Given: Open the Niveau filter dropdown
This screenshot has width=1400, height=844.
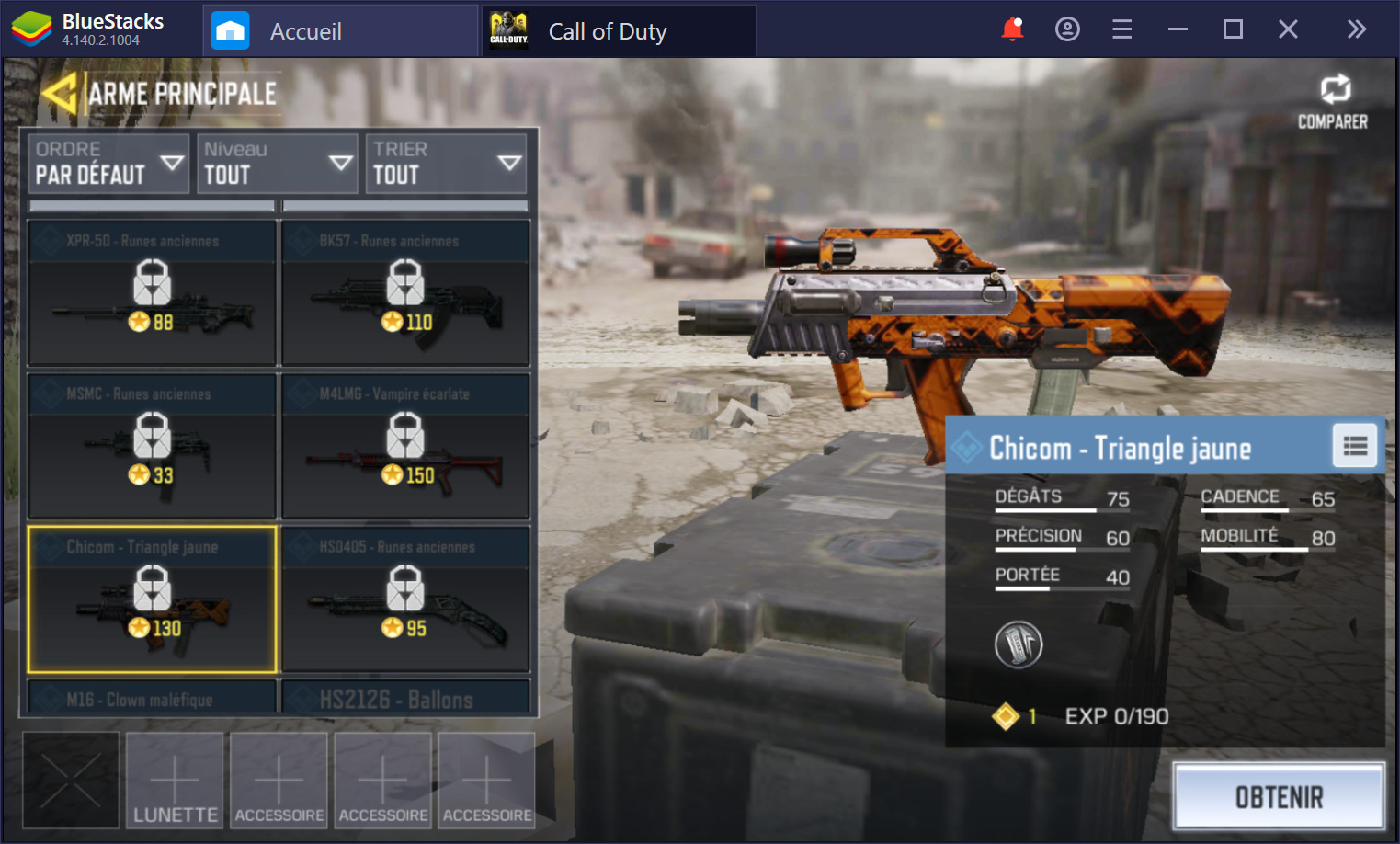Looking at the screenshot, I should [x=277, y=164].
